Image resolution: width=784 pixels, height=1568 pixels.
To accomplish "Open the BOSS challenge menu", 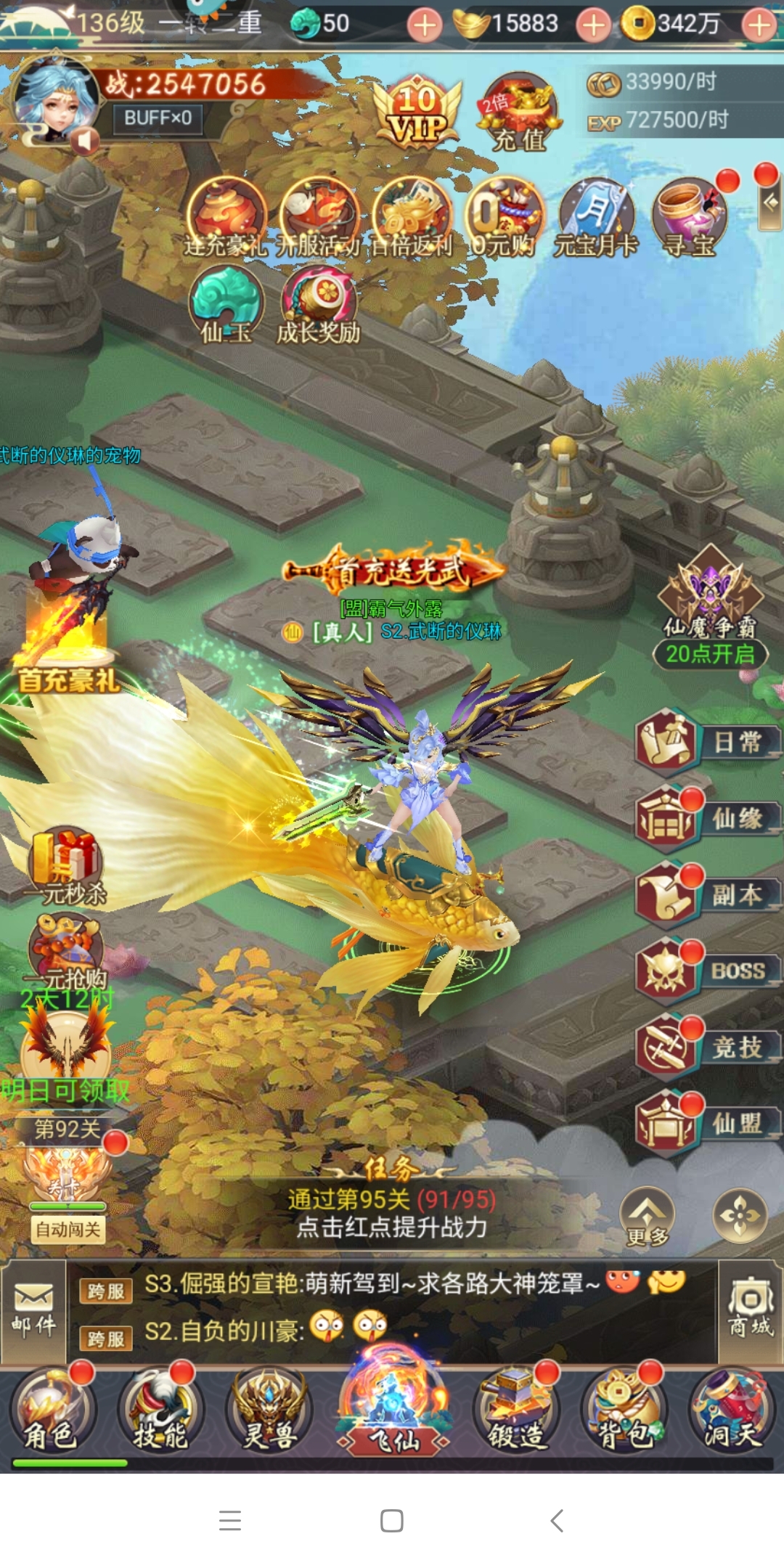I will (706, 971).
